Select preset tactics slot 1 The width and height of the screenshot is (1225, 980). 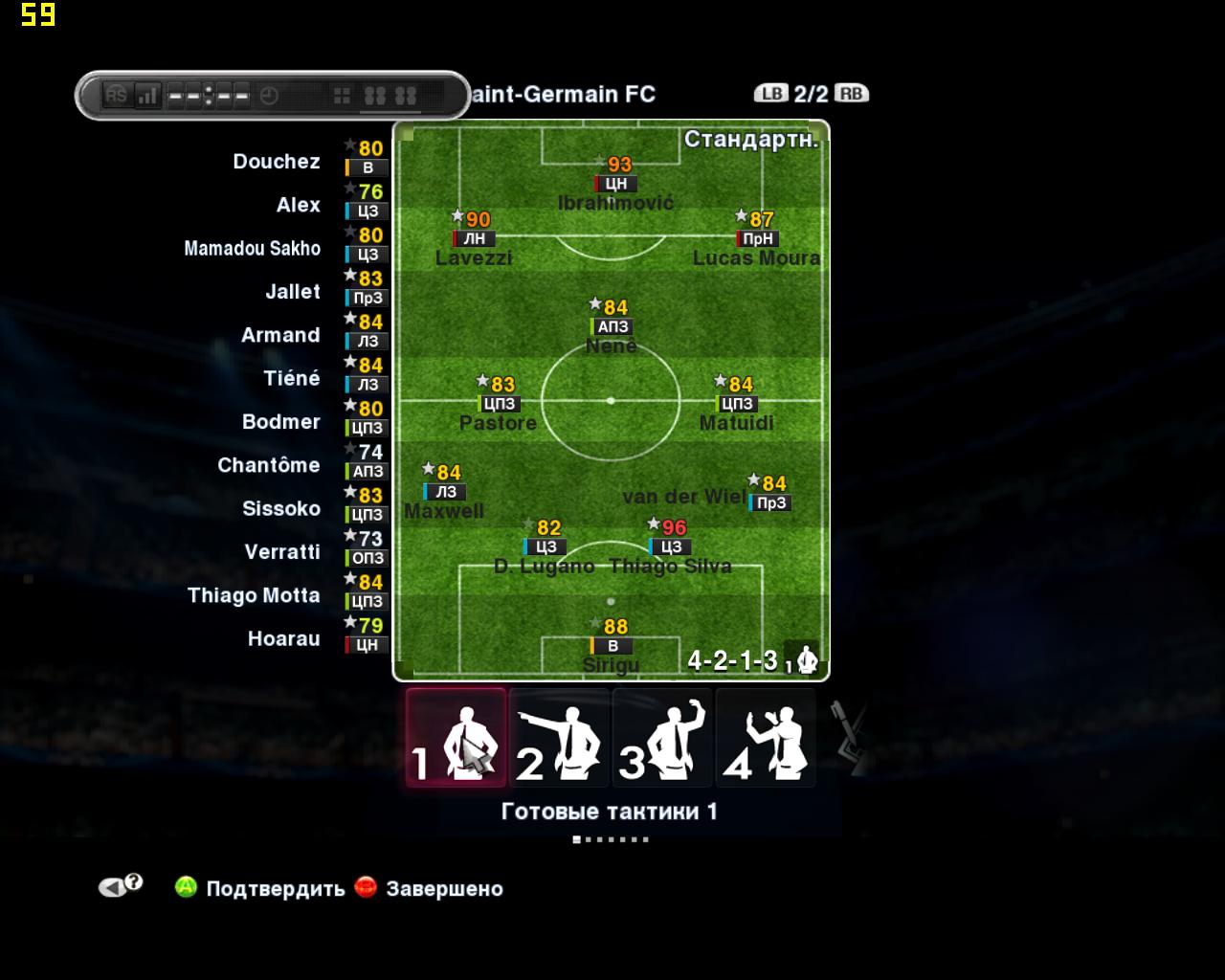[x=457, y=738]
